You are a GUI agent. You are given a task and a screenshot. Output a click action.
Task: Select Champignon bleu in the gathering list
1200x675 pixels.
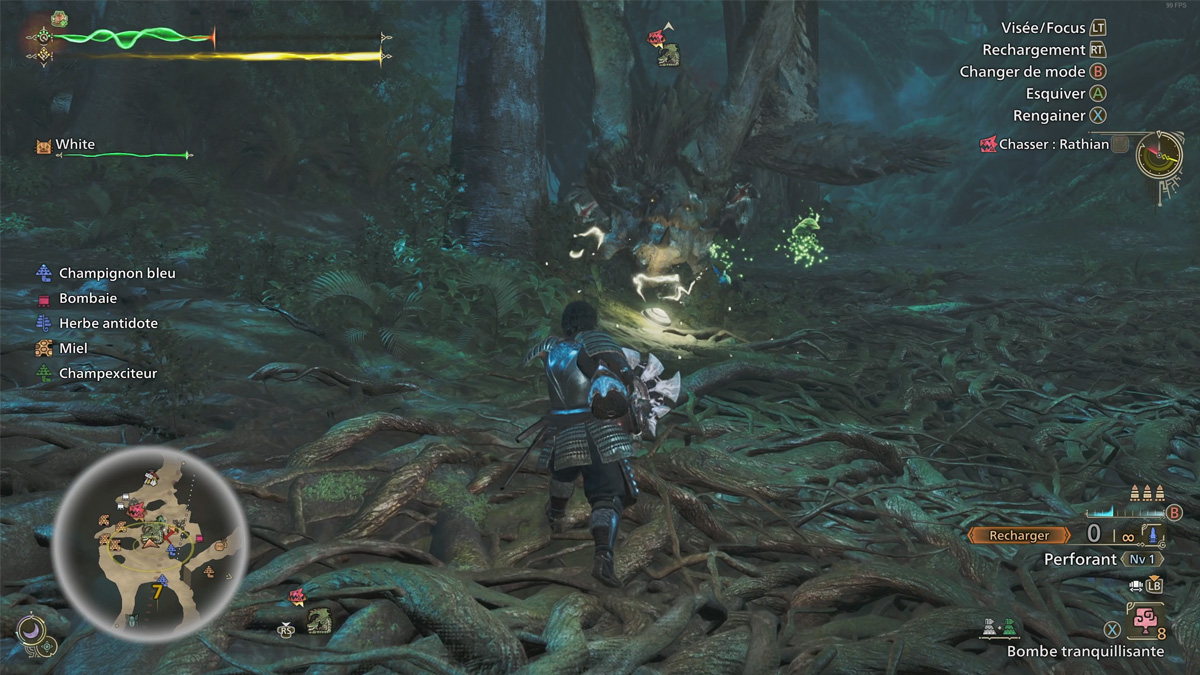tap(116, 273)
